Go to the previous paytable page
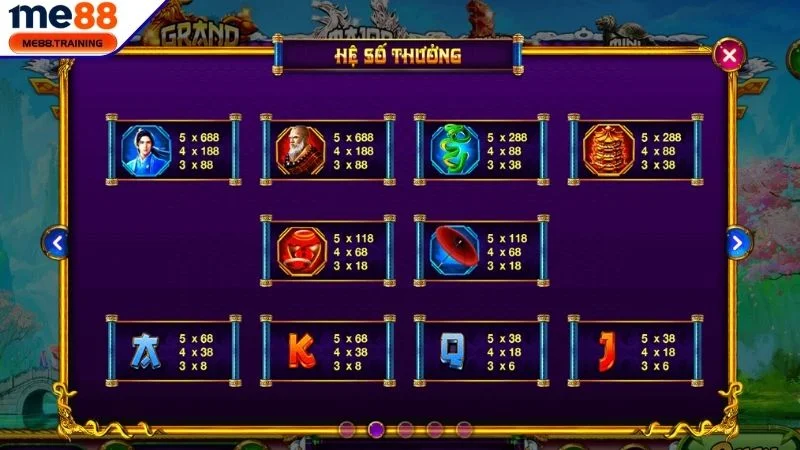800x450 pixels. (x=58, y=242)
